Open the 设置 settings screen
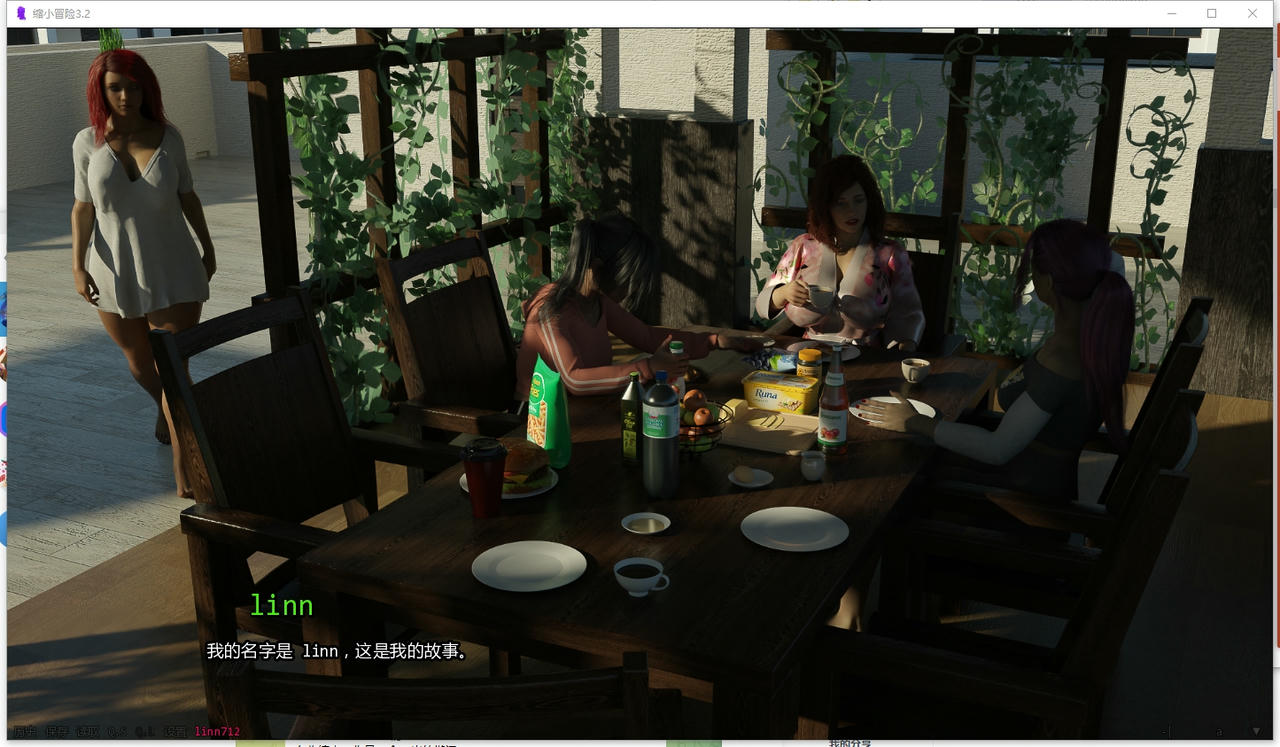This screenshot has height=747, width=1280. click(x=175, y=731)
